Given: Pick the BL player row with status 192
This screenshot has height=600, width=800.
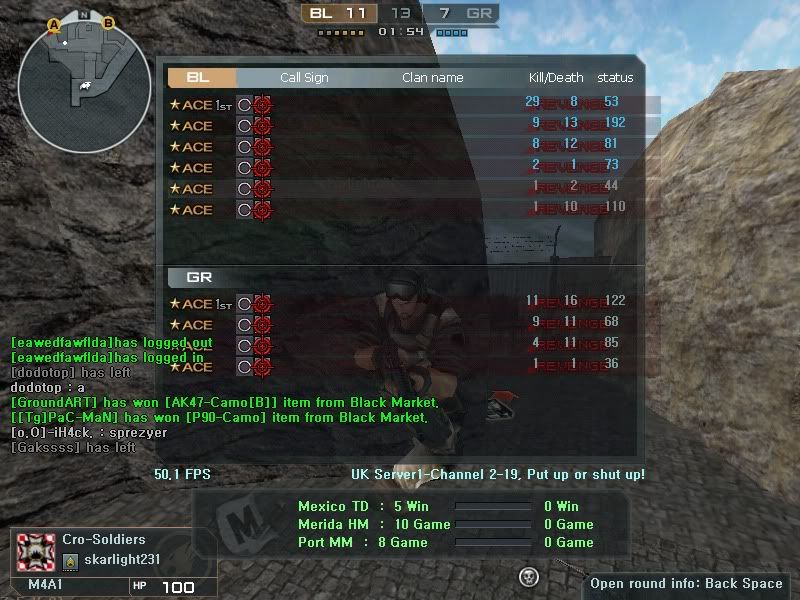Looking at the screenshot, I should pos(400,125).
